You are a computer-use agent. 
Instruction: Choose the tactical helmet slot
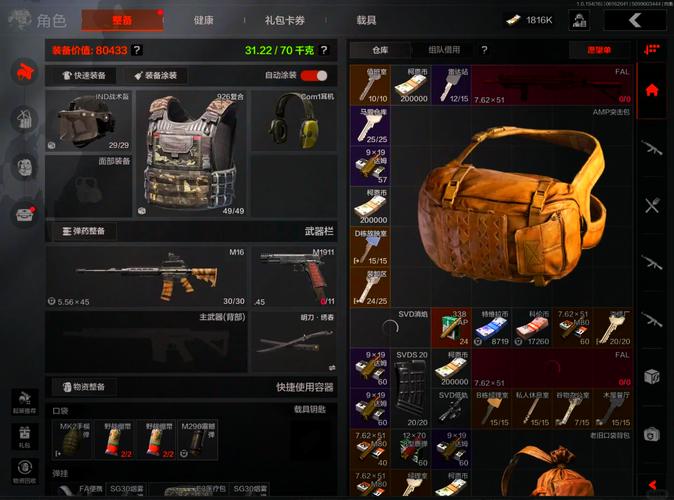[x=90, y=122]
